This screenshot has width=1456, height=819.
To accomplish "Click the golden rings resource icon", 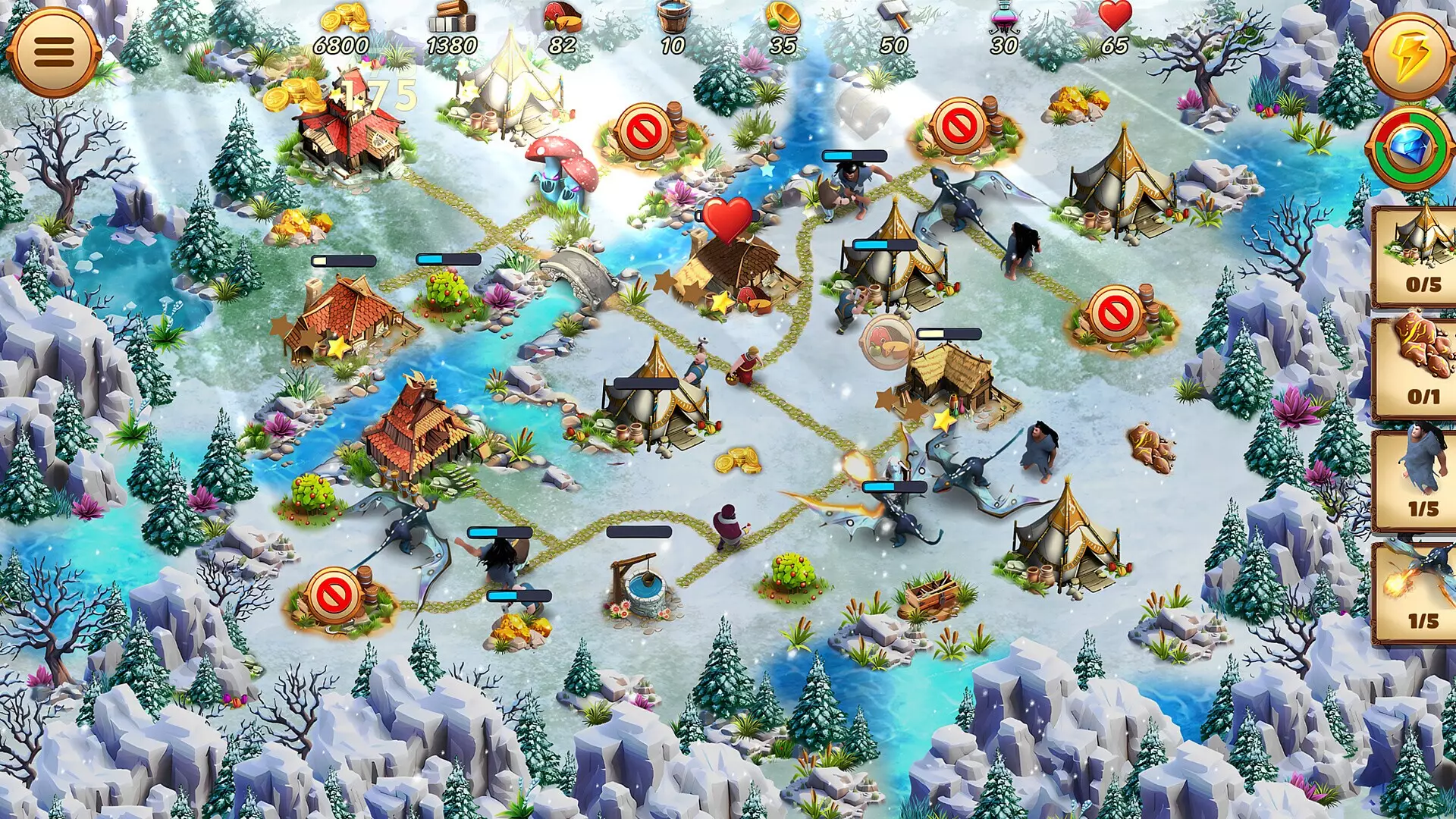I will [x=783, y=17].
